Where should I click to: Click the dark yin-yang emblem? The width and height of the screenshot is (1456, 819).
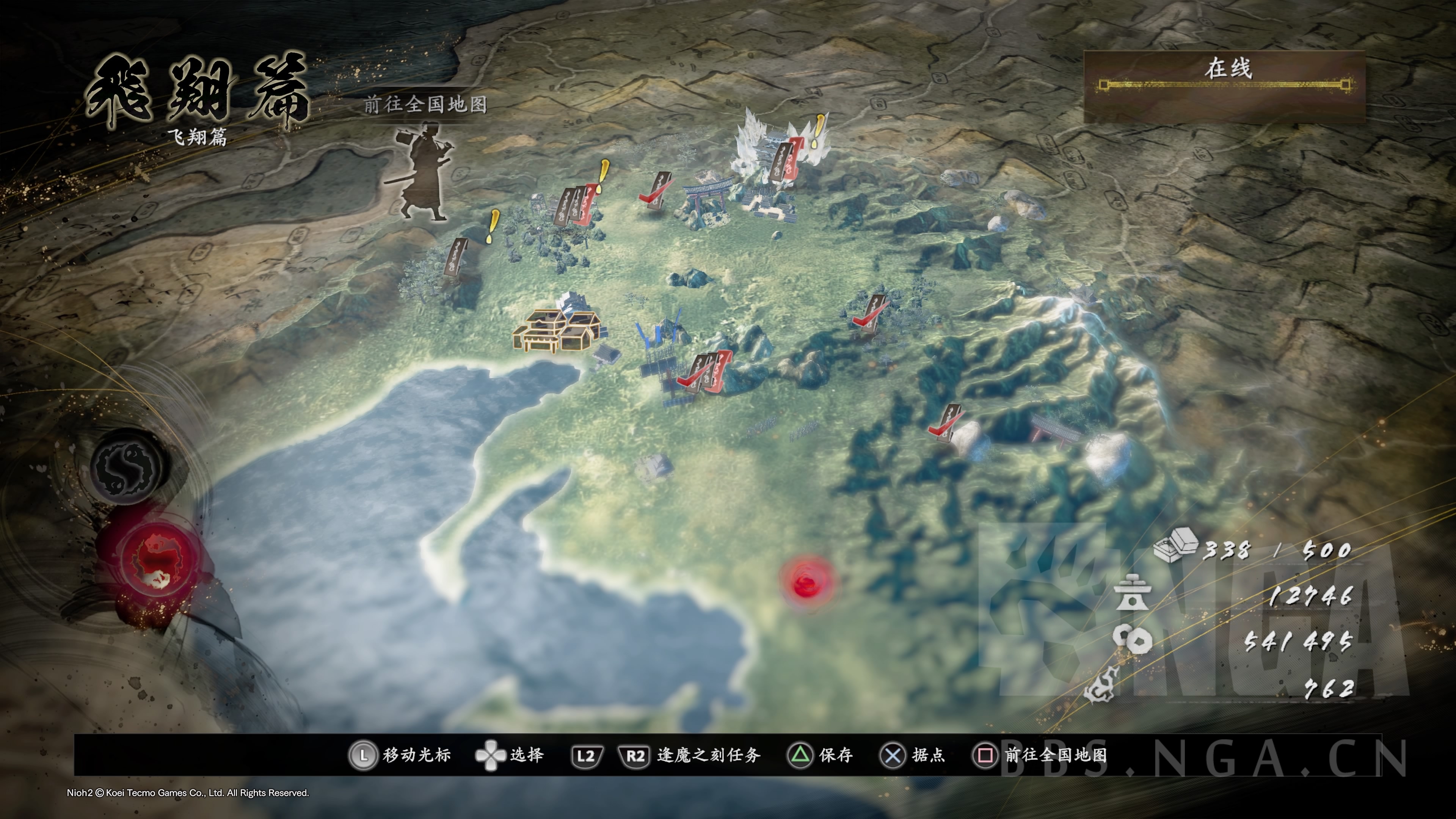(x=129, y=466)
